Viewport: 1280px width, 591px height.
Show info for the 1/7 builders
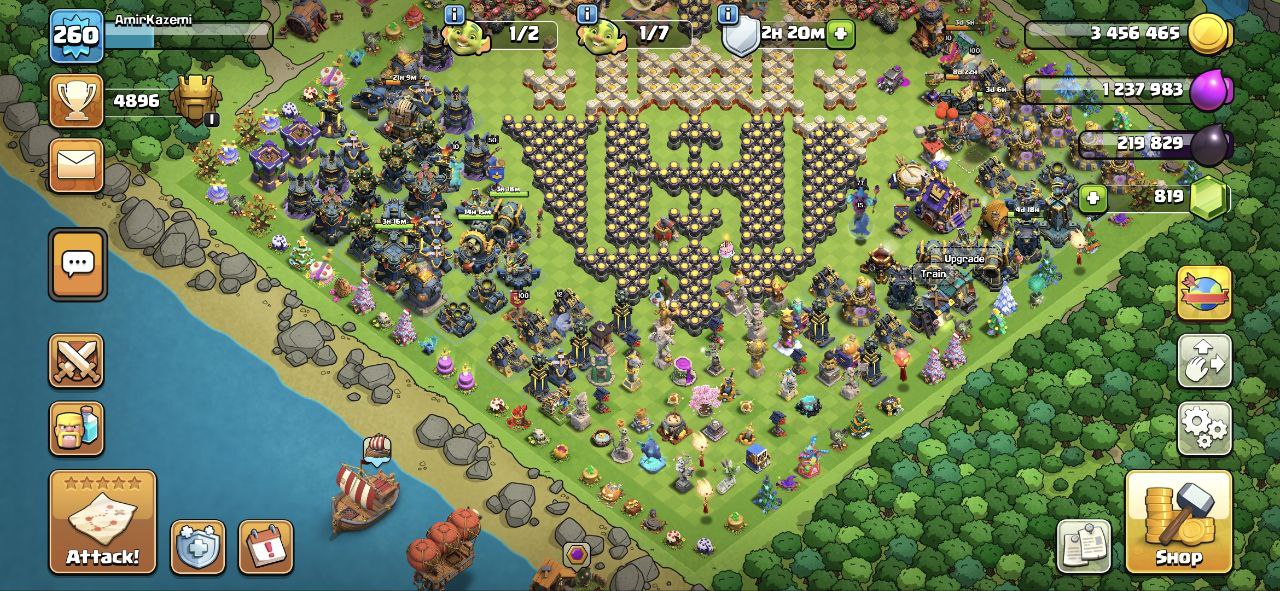(x=588, y=14)
